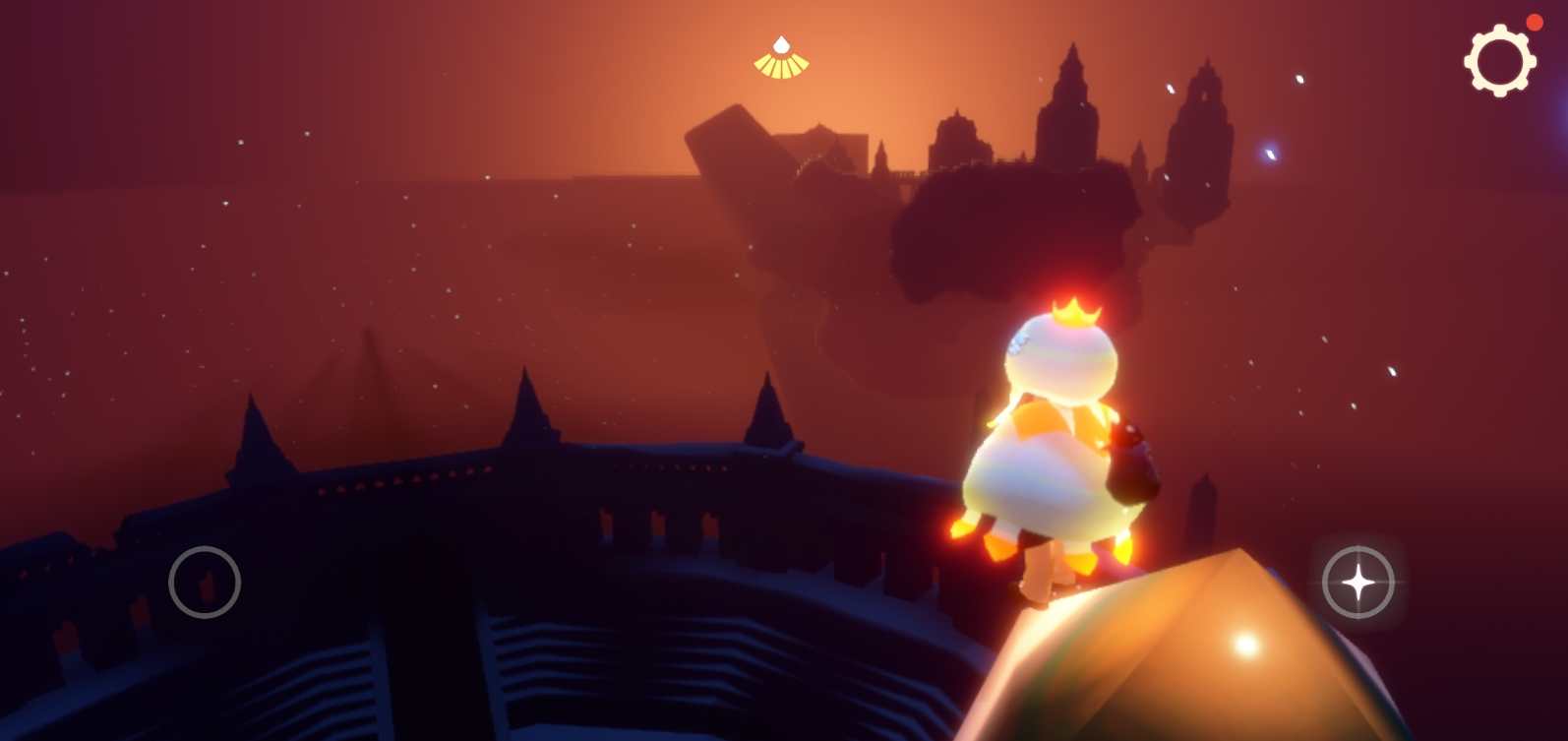This screenshot has height=741, width=1568.
Task: Touch the virtual joystick circle
Action: click(205, 583)
